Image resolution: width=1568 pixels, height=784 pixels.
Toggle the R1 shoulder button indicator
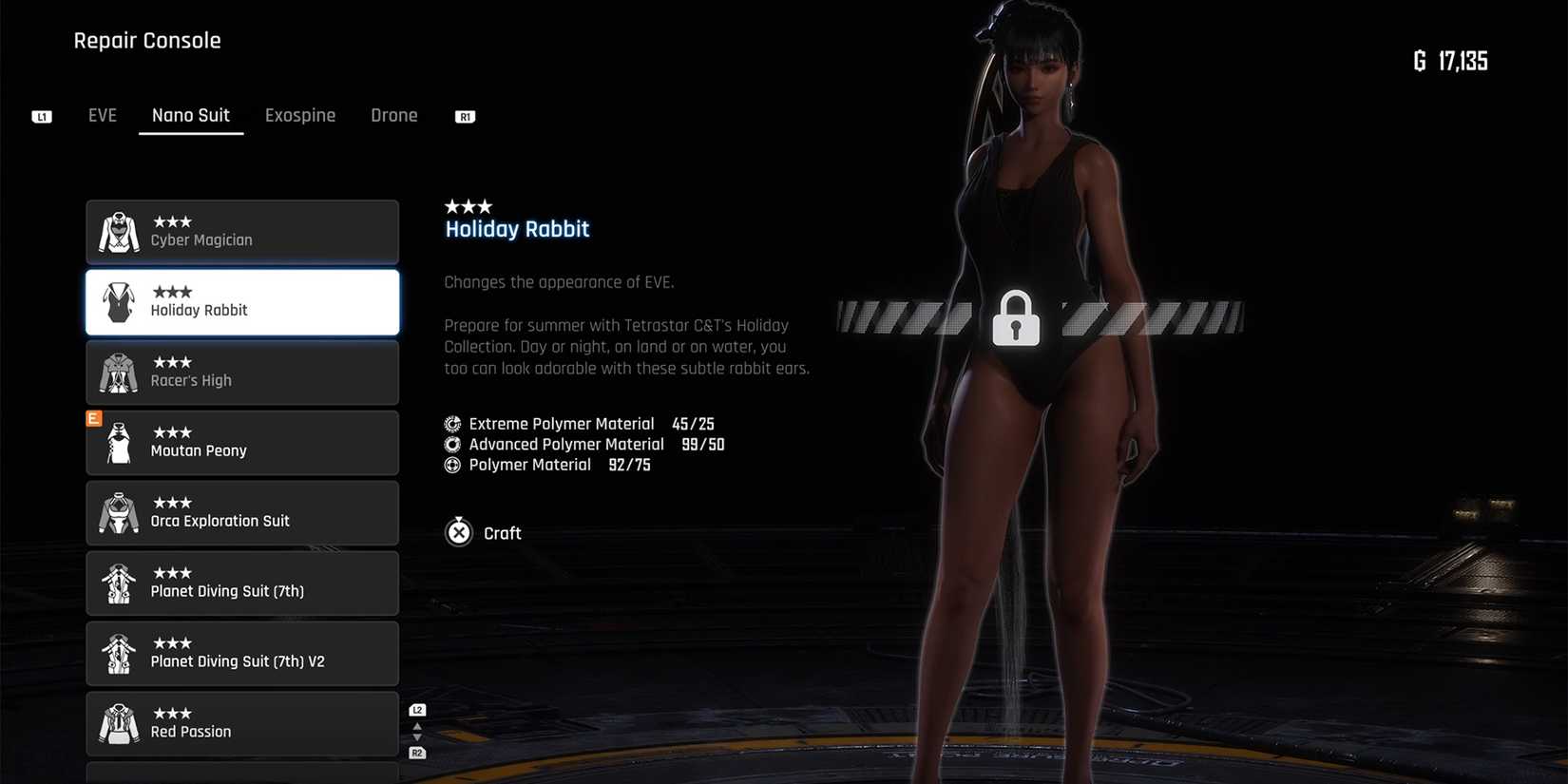pyautogui.click(x=465, y=117)
